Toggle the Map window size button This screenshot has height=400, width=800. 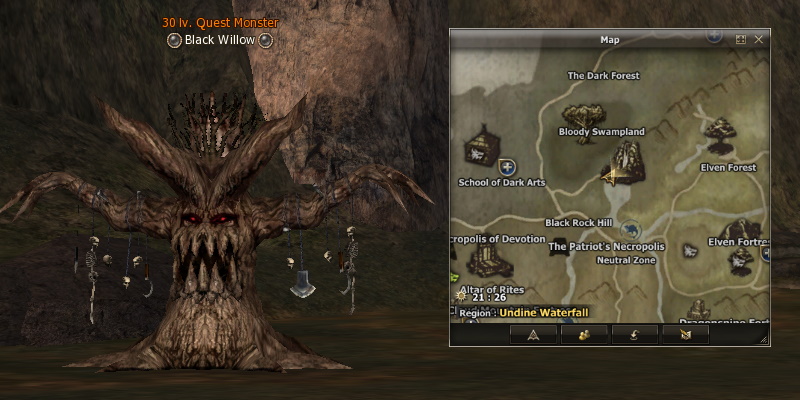click(x=741, y=40)
